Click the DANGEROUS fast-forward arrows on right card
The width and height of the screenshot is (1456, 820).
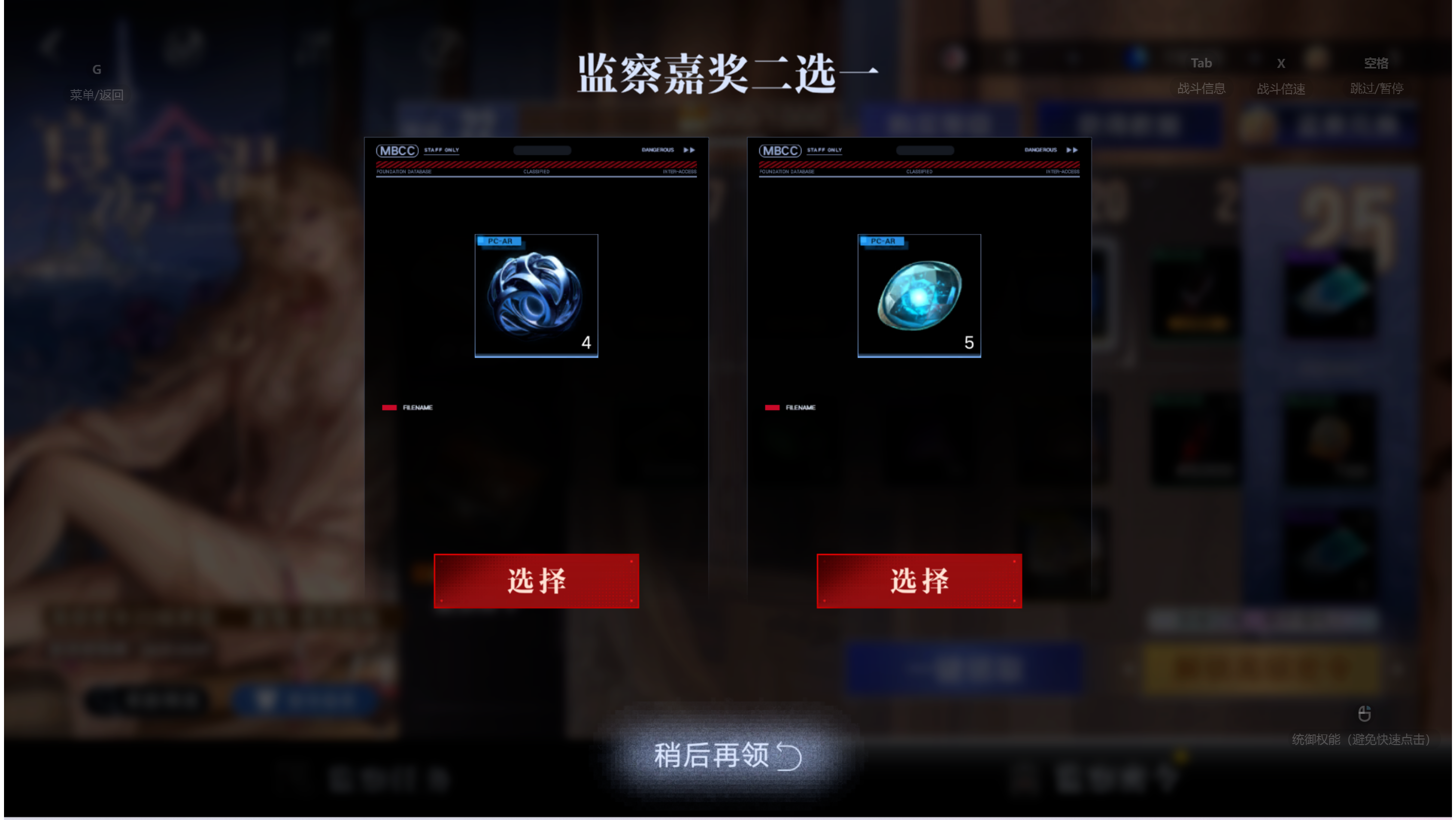tap(1071, 149)
